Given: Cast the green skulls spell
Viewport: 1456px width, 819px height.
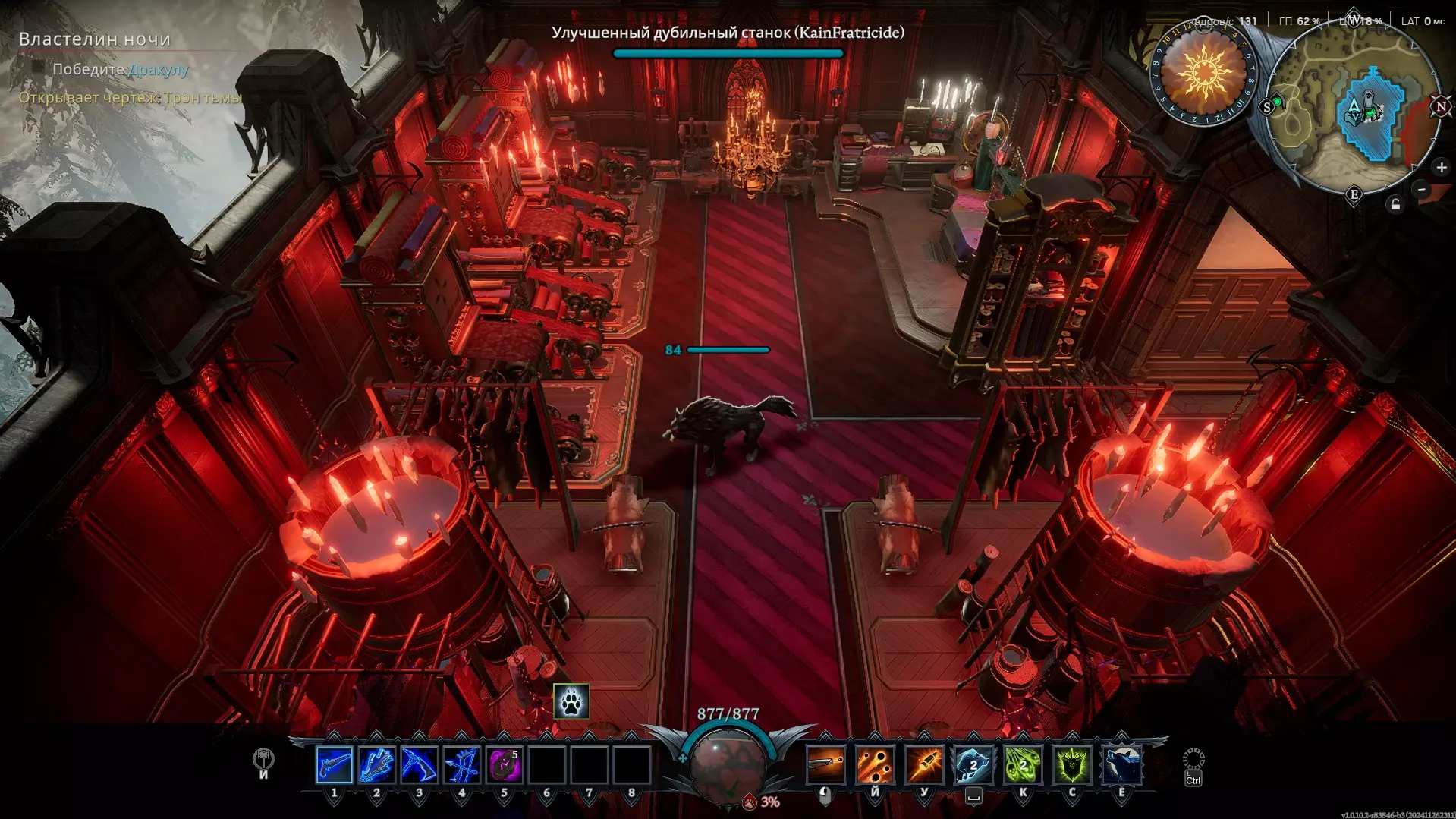Looking at the screenshot, I should point(1023,764).
